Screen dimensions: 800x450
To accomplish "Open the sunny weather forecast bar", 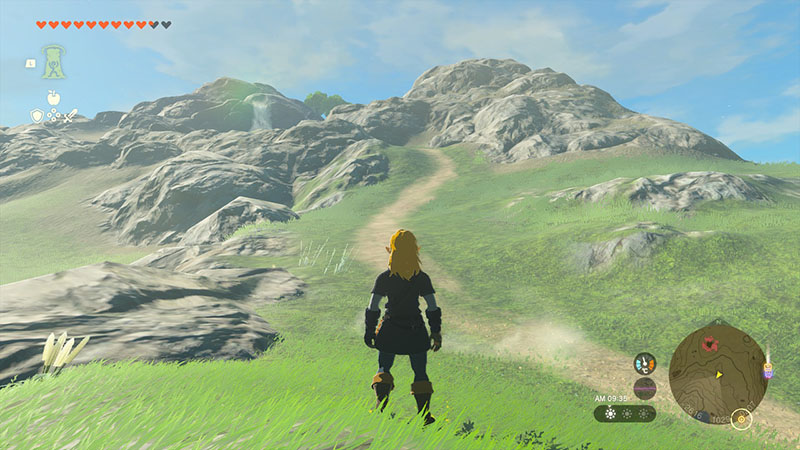I will pyautogui.click(x=624, y=413).
